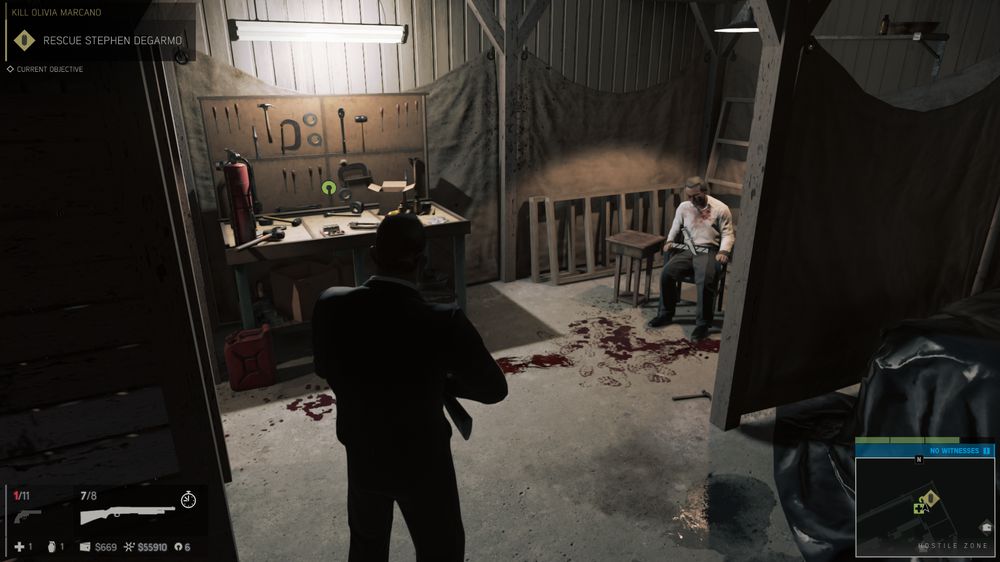Click the yellow diamond objective icon in the tracker
This screenshot has width=1000, height=562.
coord(23,41)
